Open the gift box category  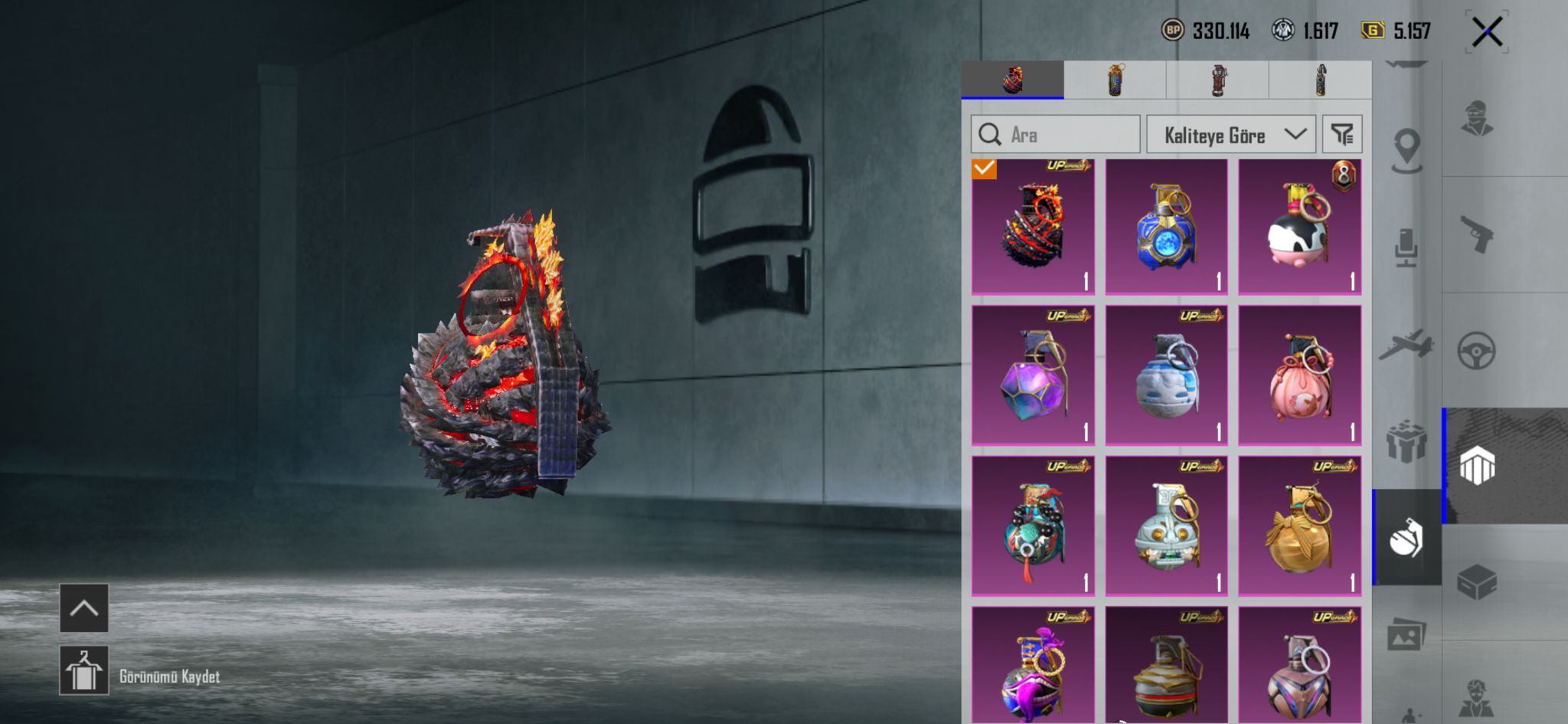[1406, 442]
